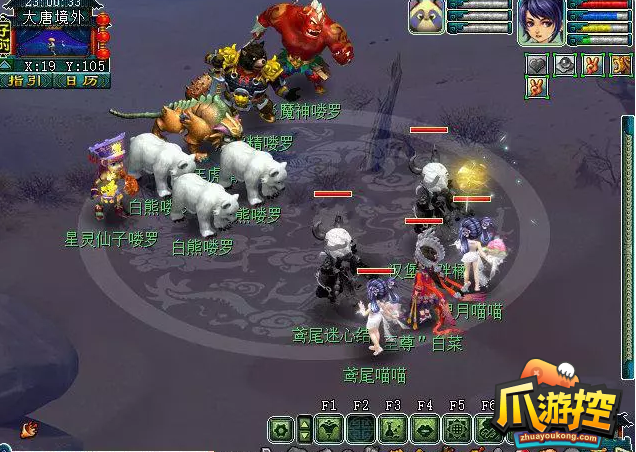Screen dimensions: 636x452
Task: Choose the F5 hotbar slot
Action: tap(457, 429)
